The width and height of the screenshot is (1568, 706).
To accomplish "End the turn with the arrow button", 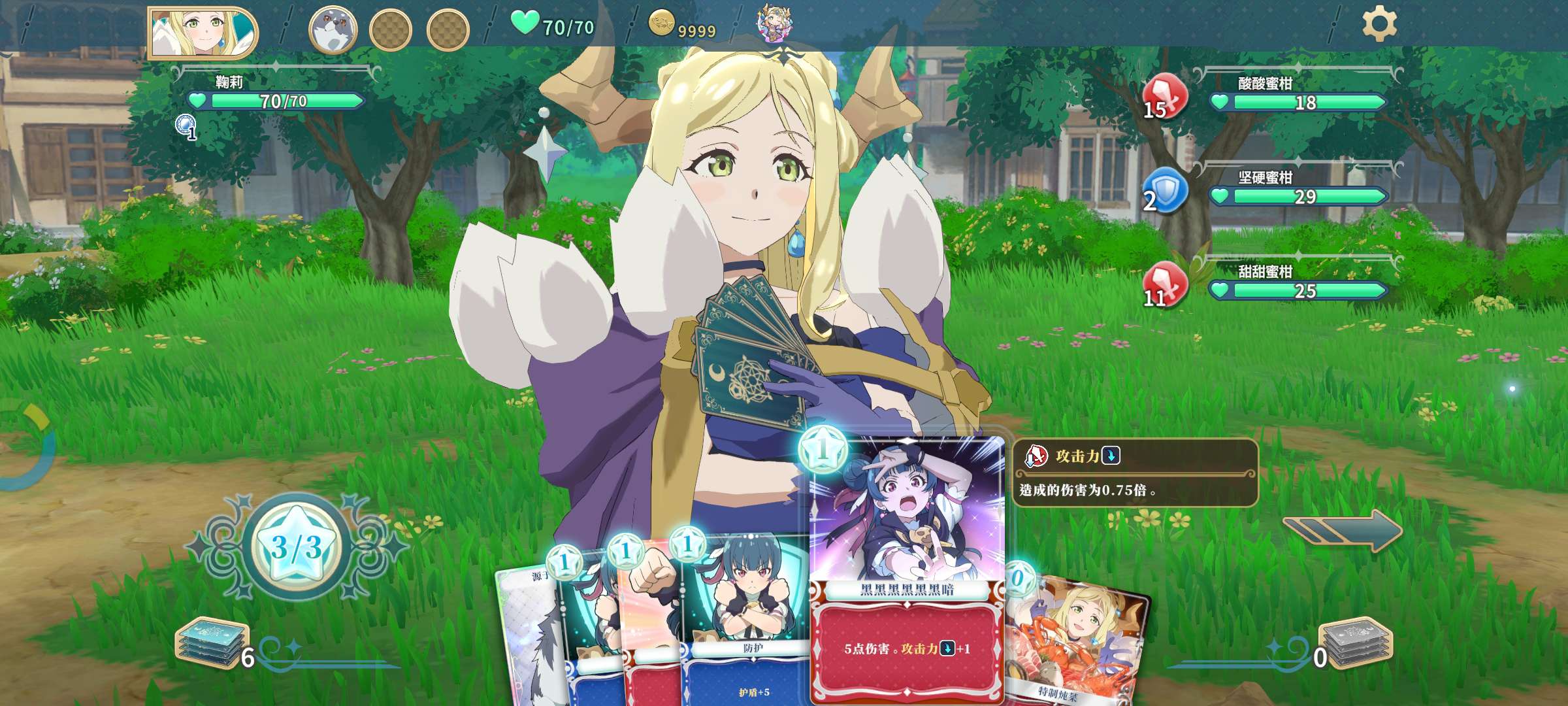I will pos(1343,529).
